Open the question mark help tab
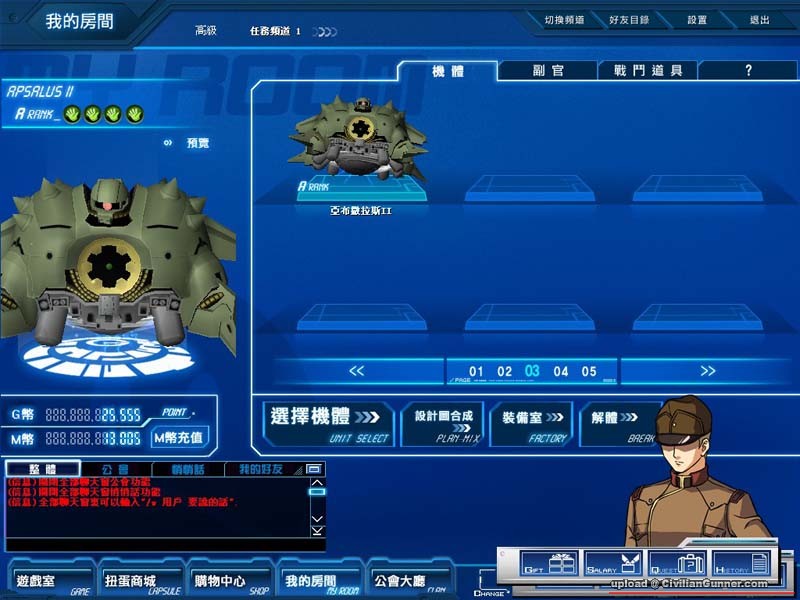The image size is (800, 600). (x=748, y=71)
